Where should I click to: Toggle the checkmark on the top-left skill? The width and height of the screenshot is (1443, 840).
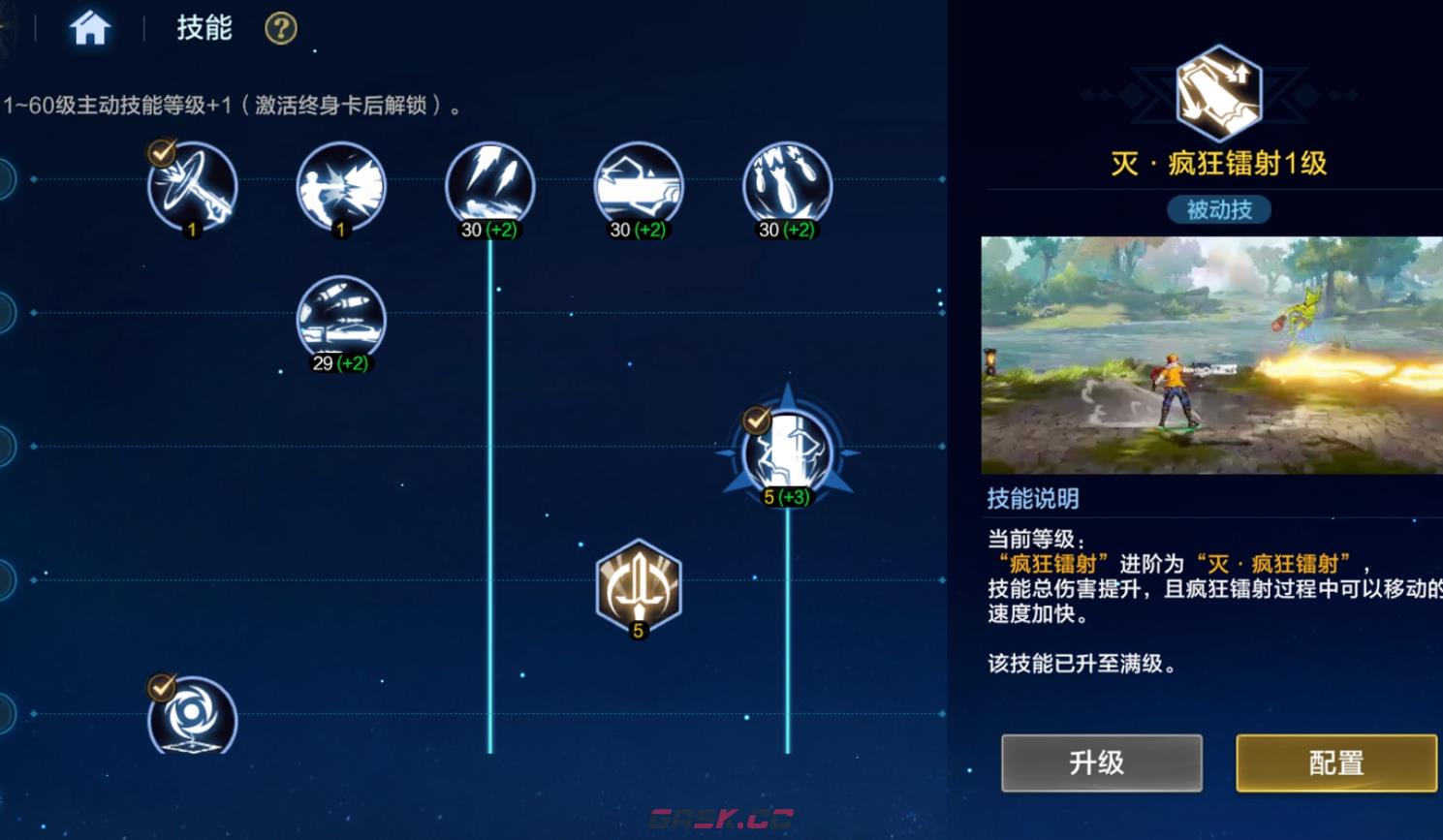click(160, 150)
